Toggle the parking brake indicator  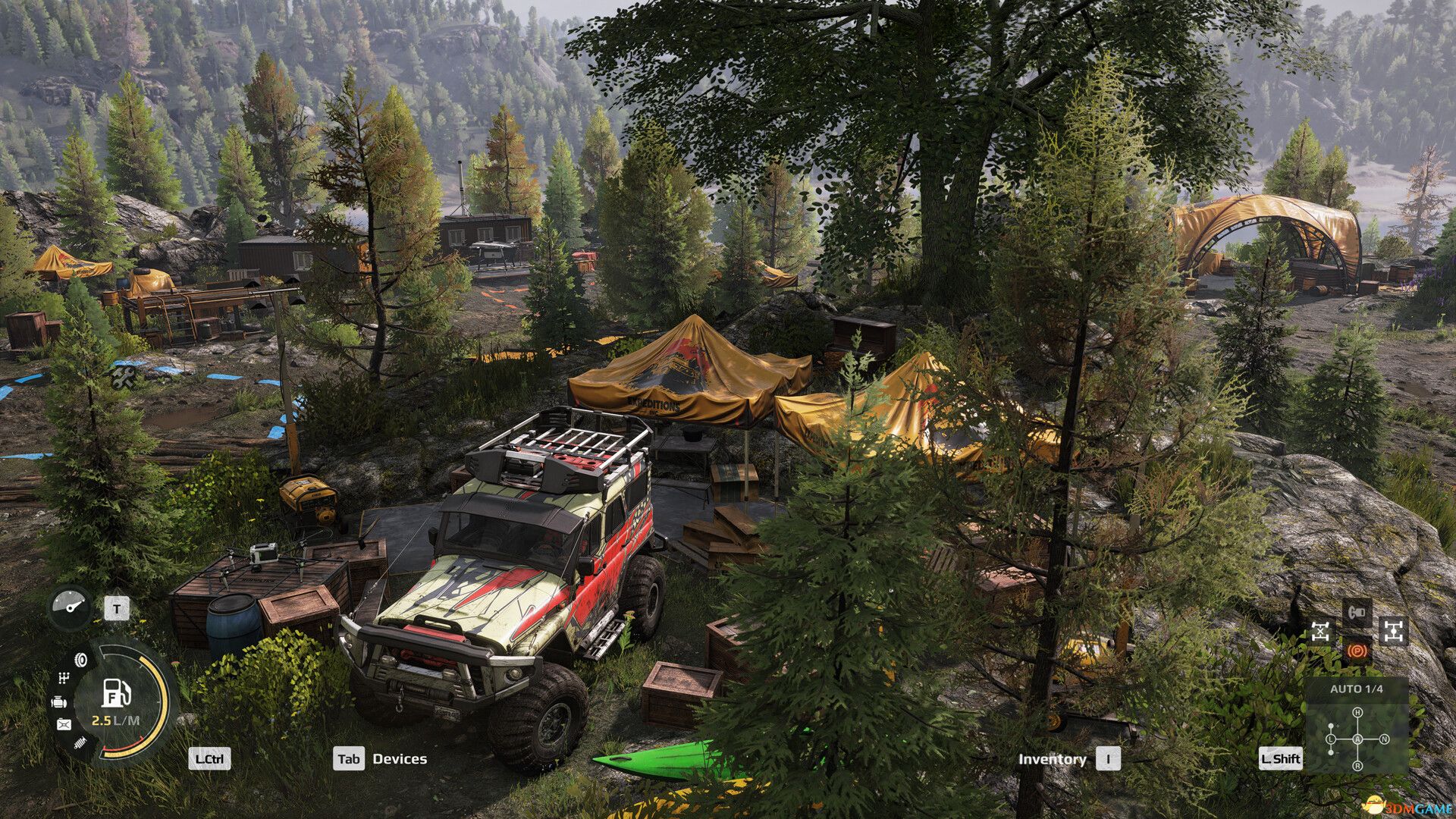(x=1357, y=652)
